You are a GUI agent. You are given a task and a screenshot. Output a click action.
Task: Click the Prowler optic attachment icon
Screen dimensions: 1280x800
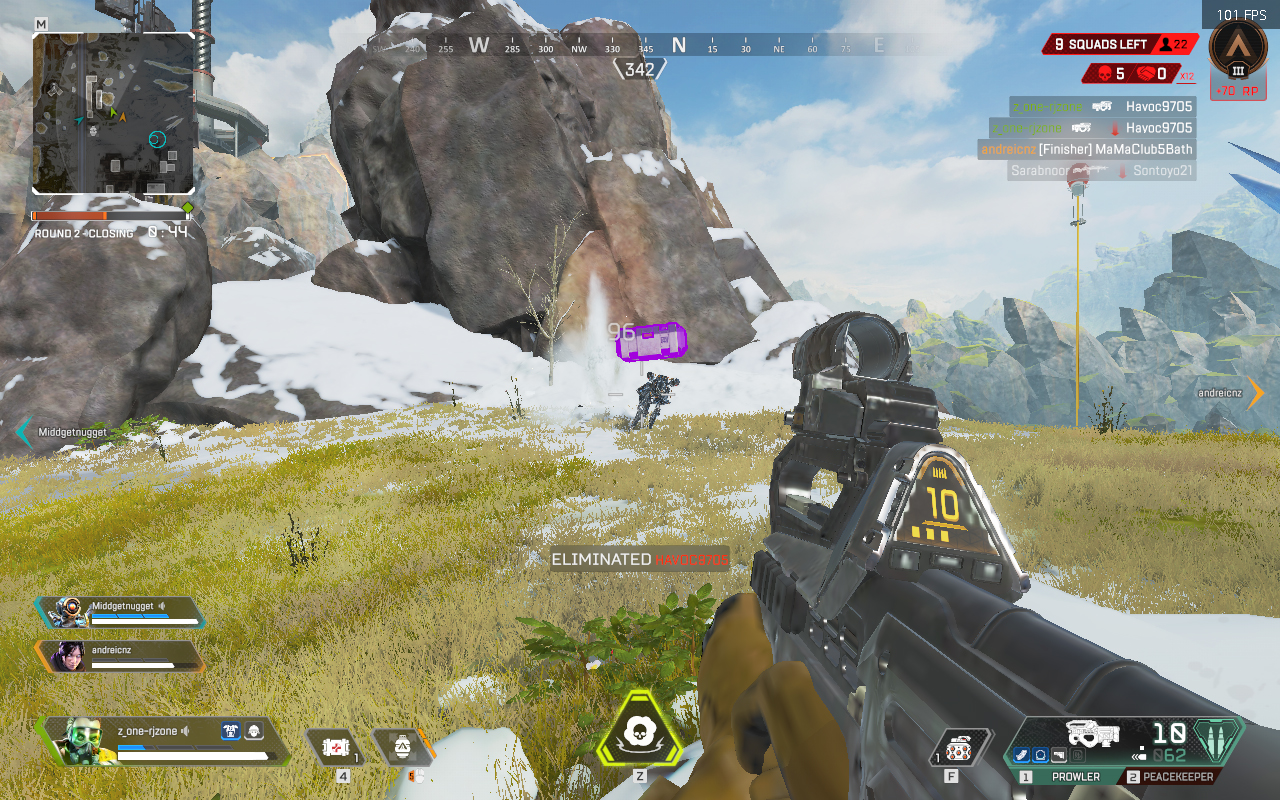click(1040, 756)
